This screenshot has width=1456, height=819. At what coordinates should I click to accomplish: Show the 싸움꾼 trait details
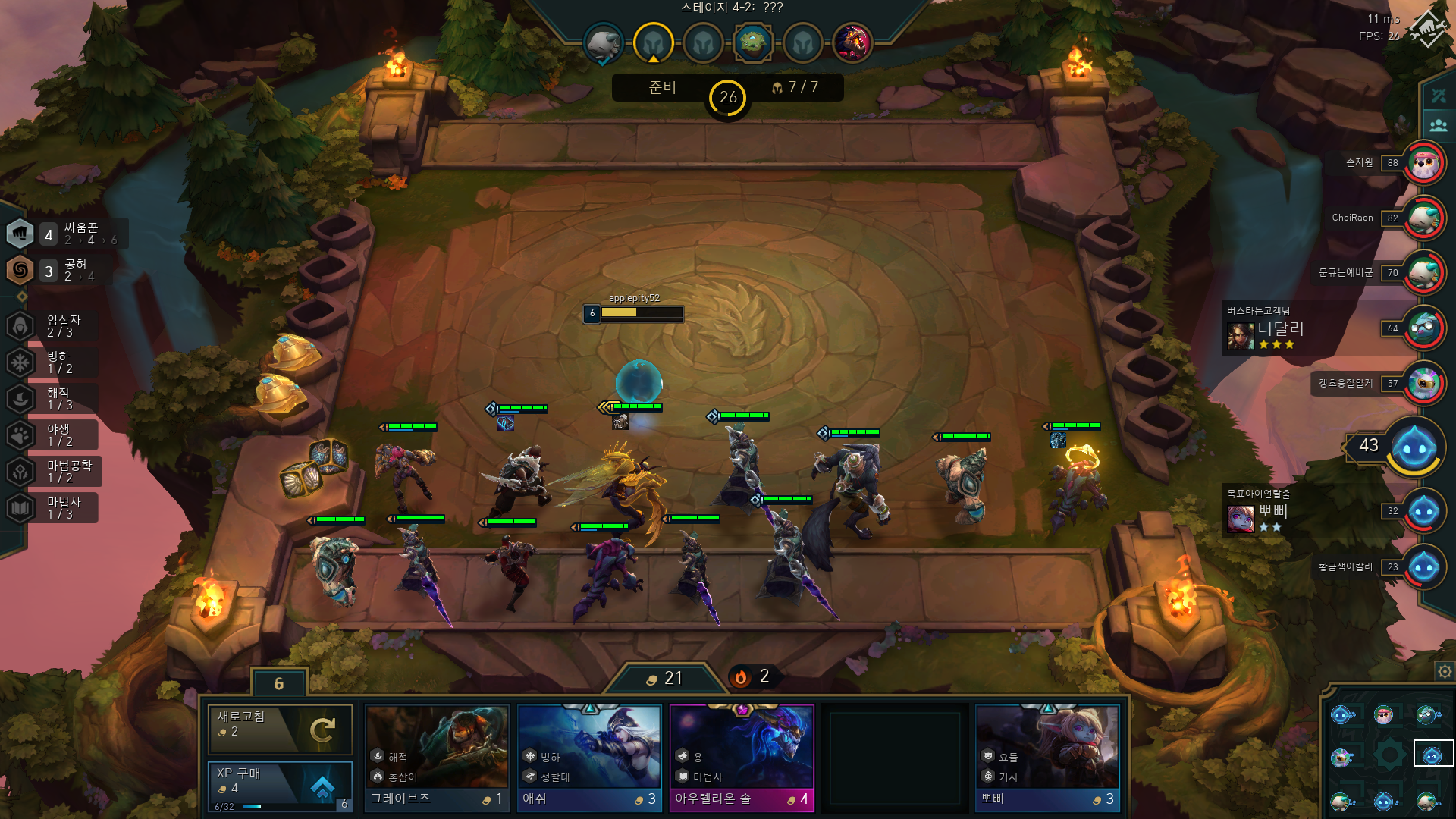67,234
